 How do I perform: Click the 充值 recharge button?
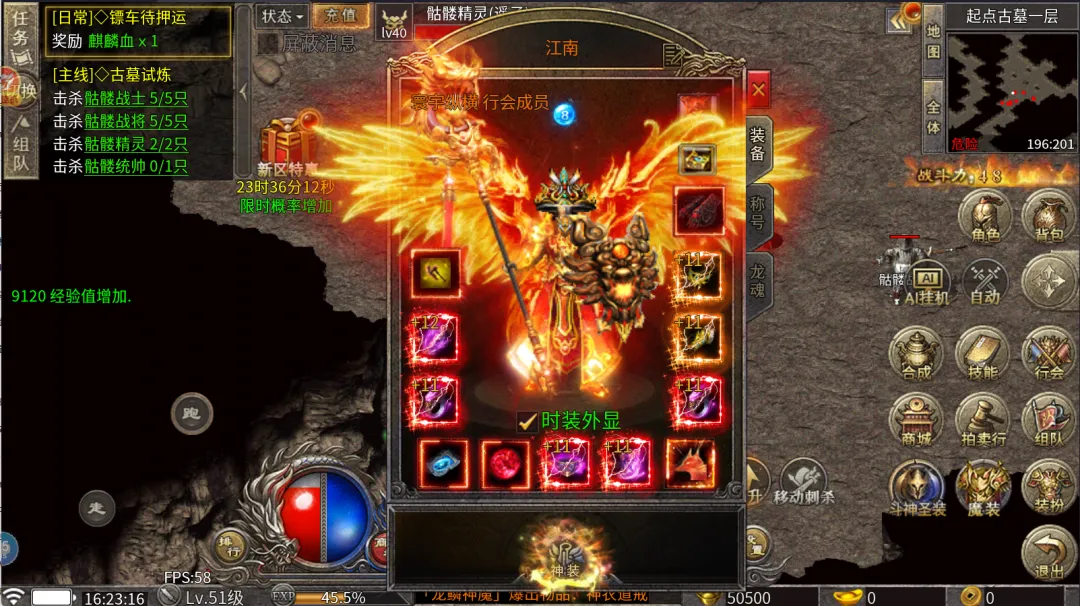pyautogui.click(x=340, y=16)
